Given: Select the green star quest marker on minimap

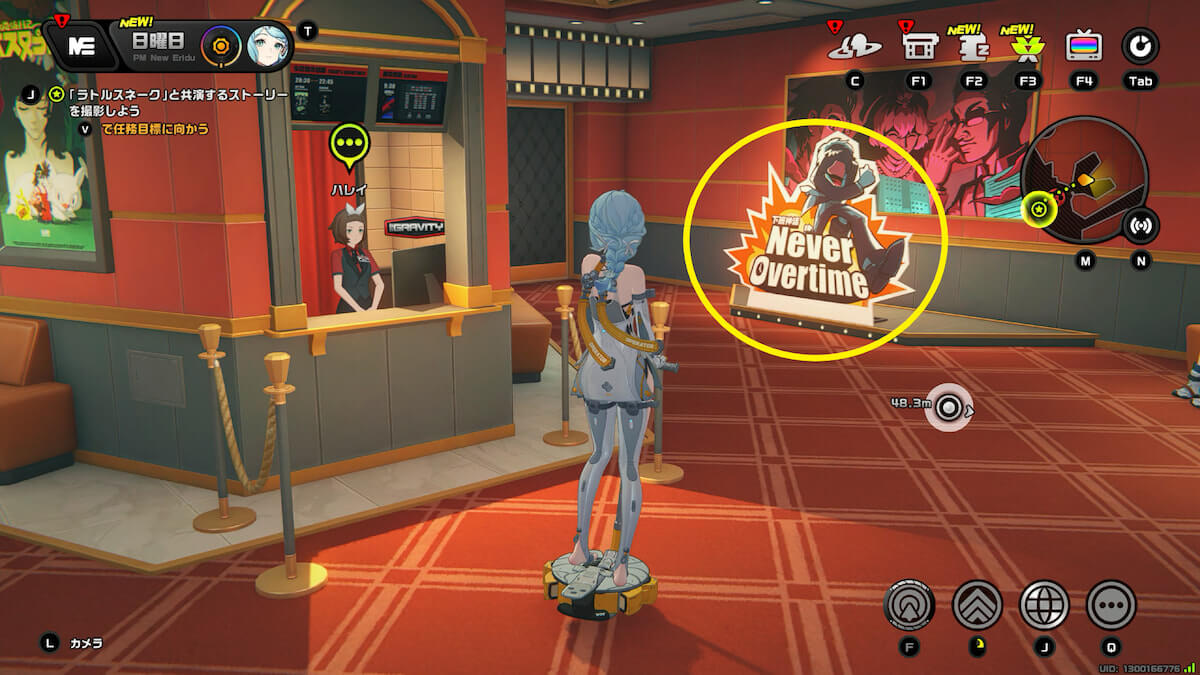Looking at the screenshot, I should [1040, 209].
